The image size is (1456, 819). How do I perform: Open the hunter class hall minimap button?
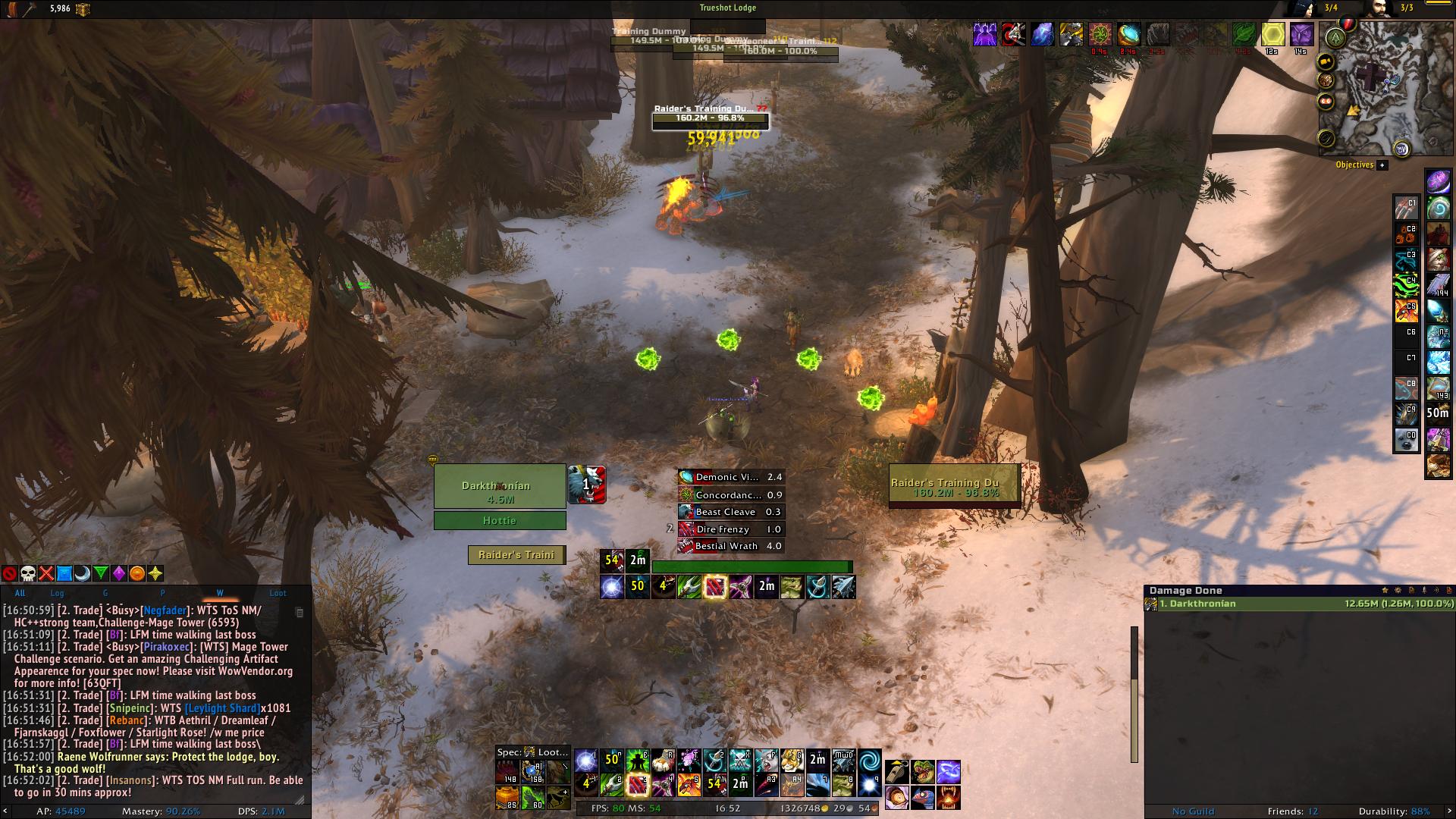[x=1335, y=36]
